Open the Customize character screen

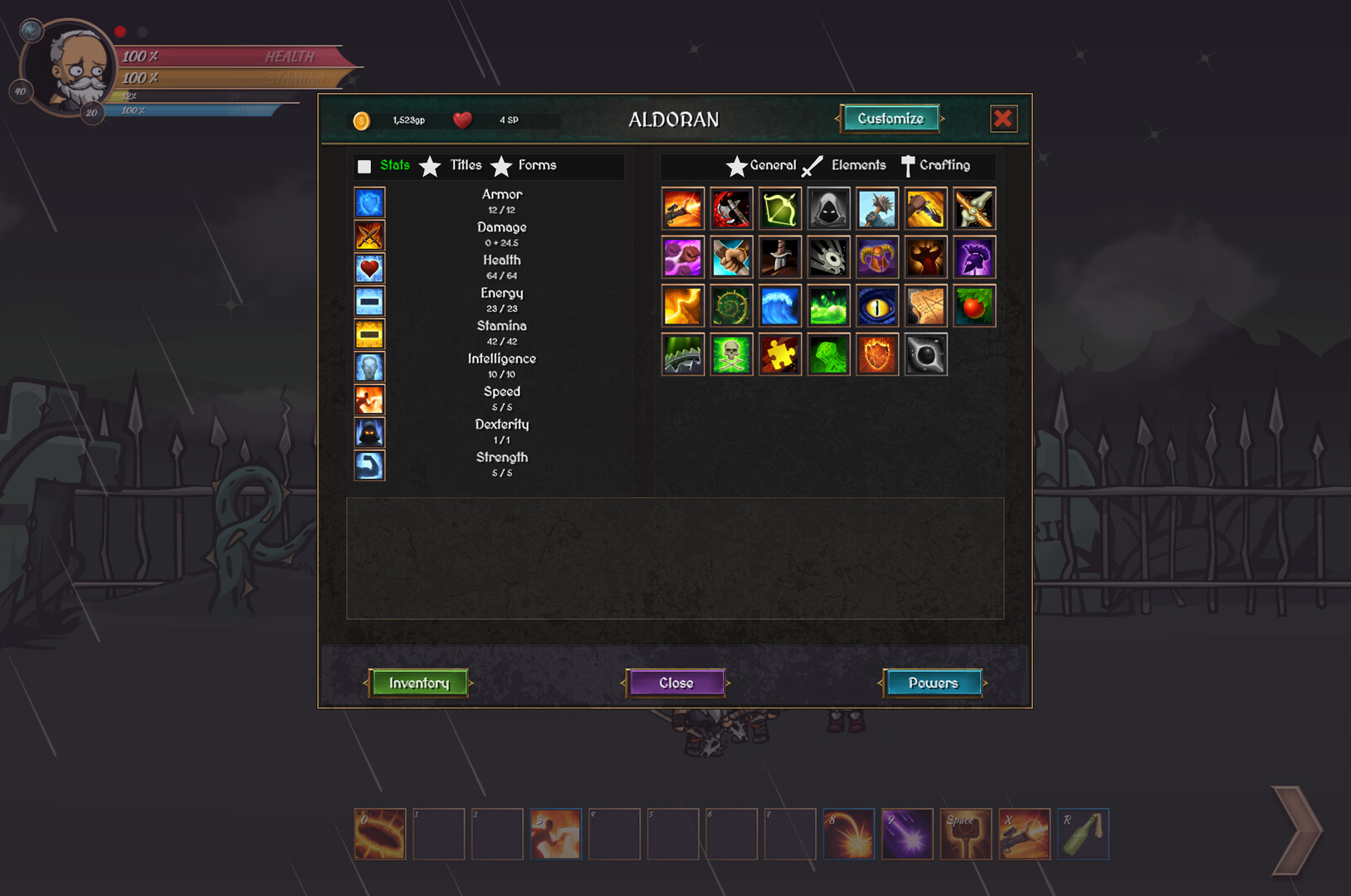pyautogui.click(x=890, y=119)
